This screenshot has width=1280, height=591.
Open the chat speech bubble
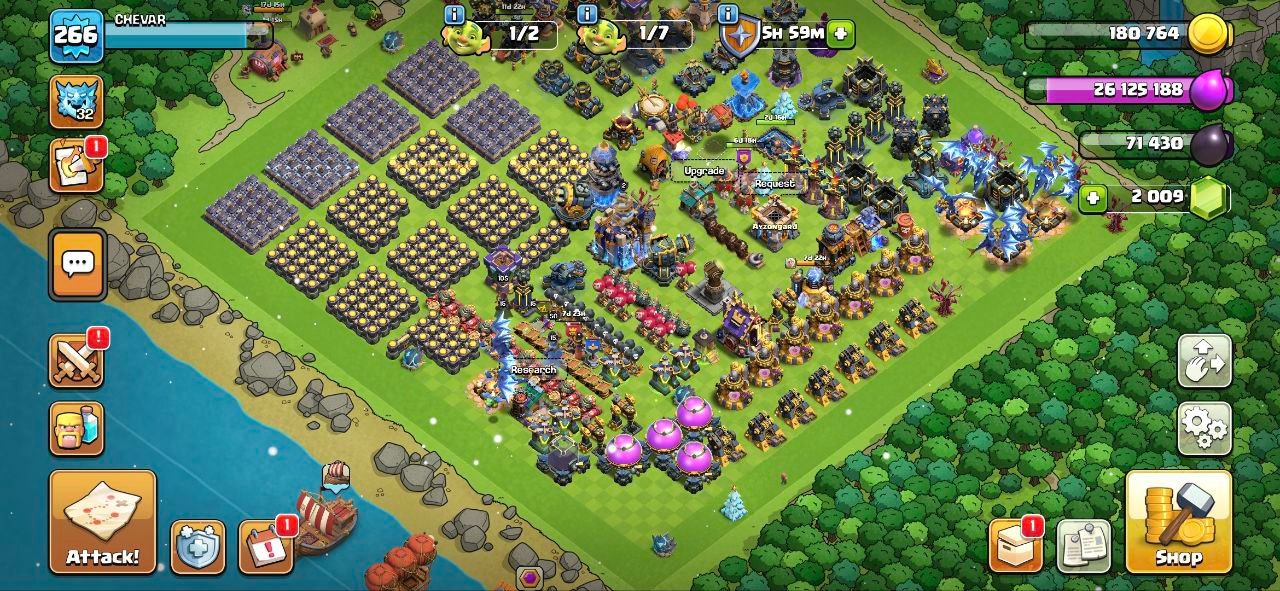point(77,264)
